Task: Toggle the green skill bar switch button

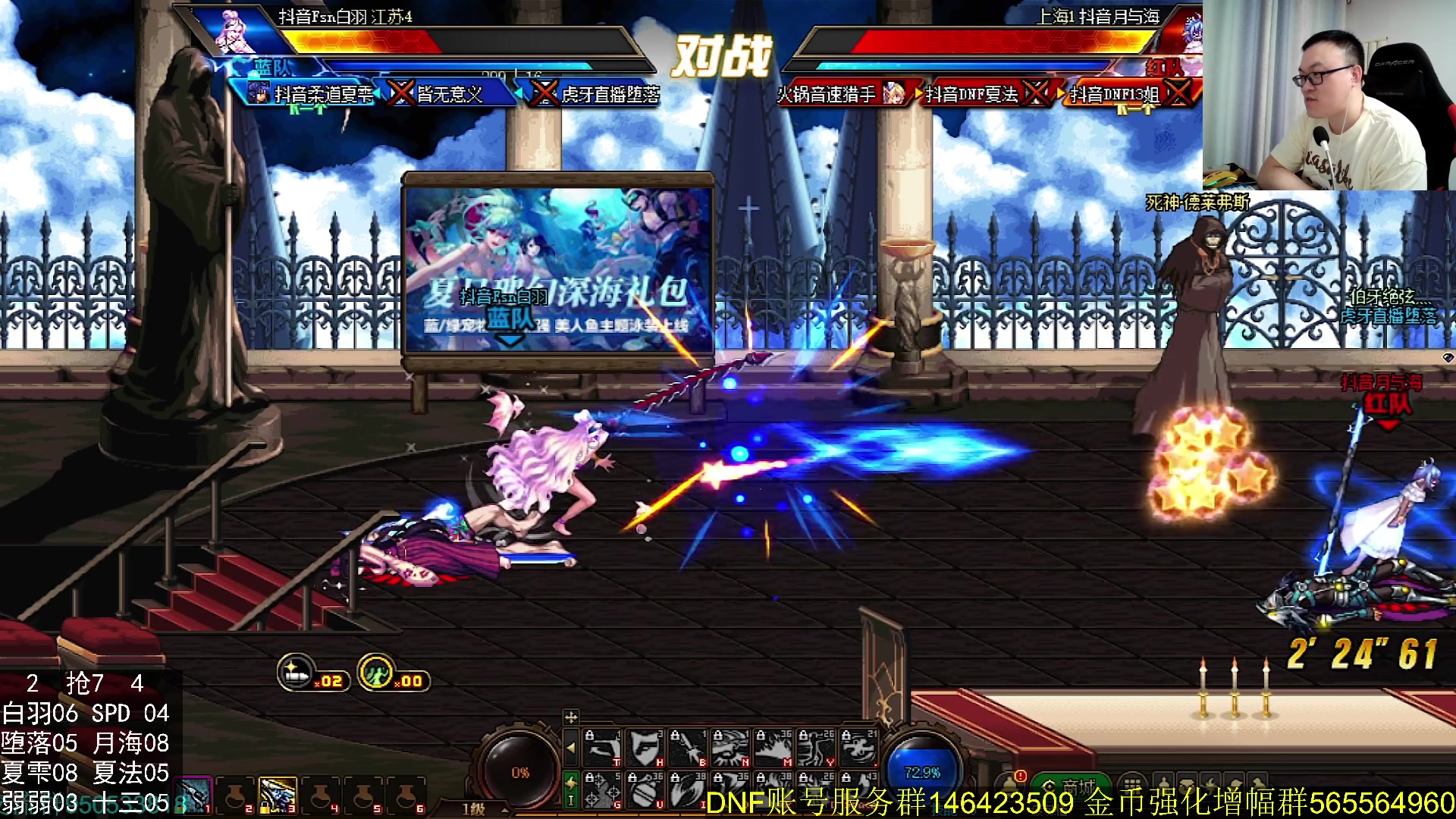Action: click(x=571, y=789)
